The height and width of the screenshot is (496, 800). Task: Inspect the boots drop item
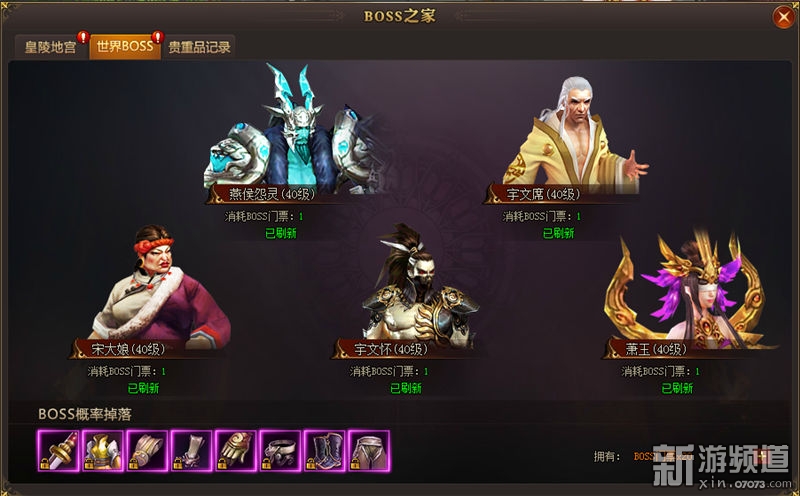click(x=323, y=451)
